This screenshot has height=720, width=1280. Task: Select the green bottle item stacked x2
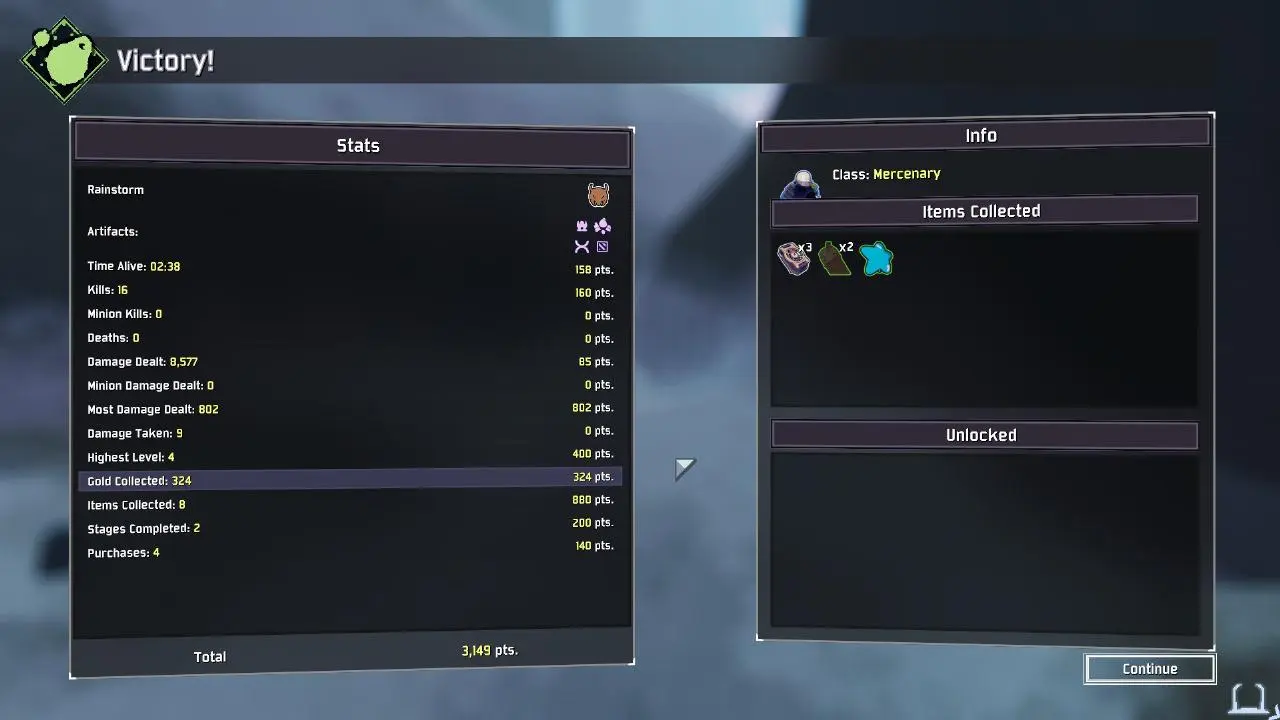click(835, 259)
